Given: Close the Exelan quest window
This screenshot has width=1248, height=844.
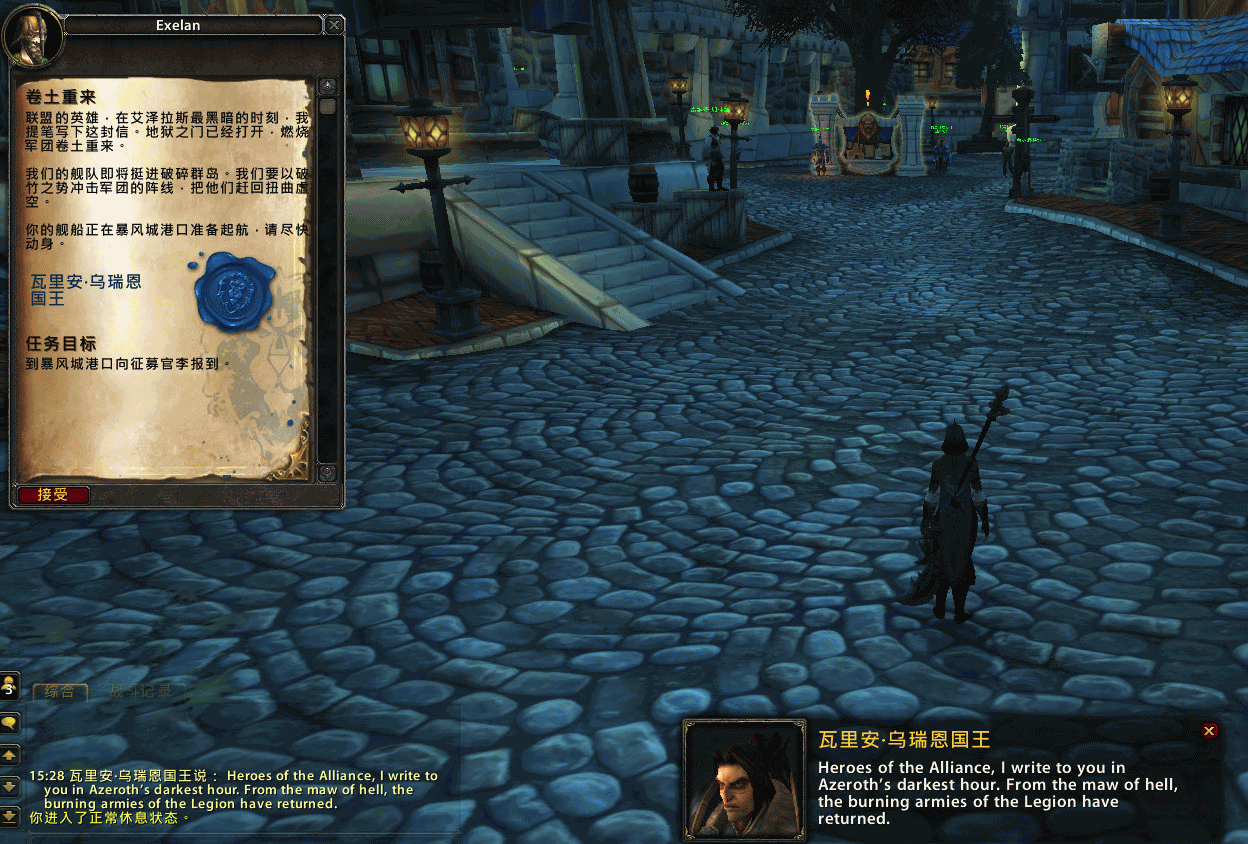Looking at the screenshot, I should pyautogui.click(x=335, y=25).
